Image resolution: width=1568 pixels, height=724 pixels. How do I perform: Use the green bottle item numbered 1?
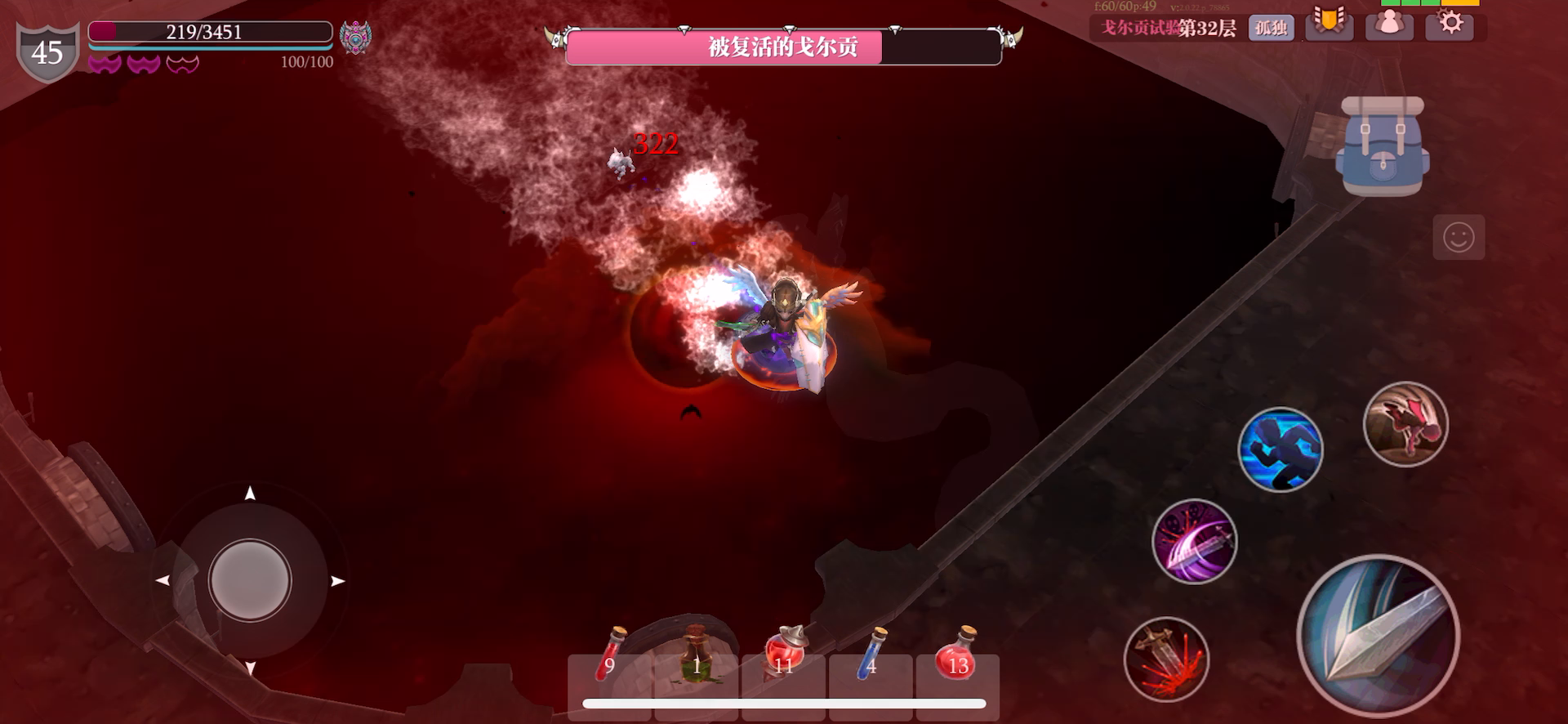698,662
